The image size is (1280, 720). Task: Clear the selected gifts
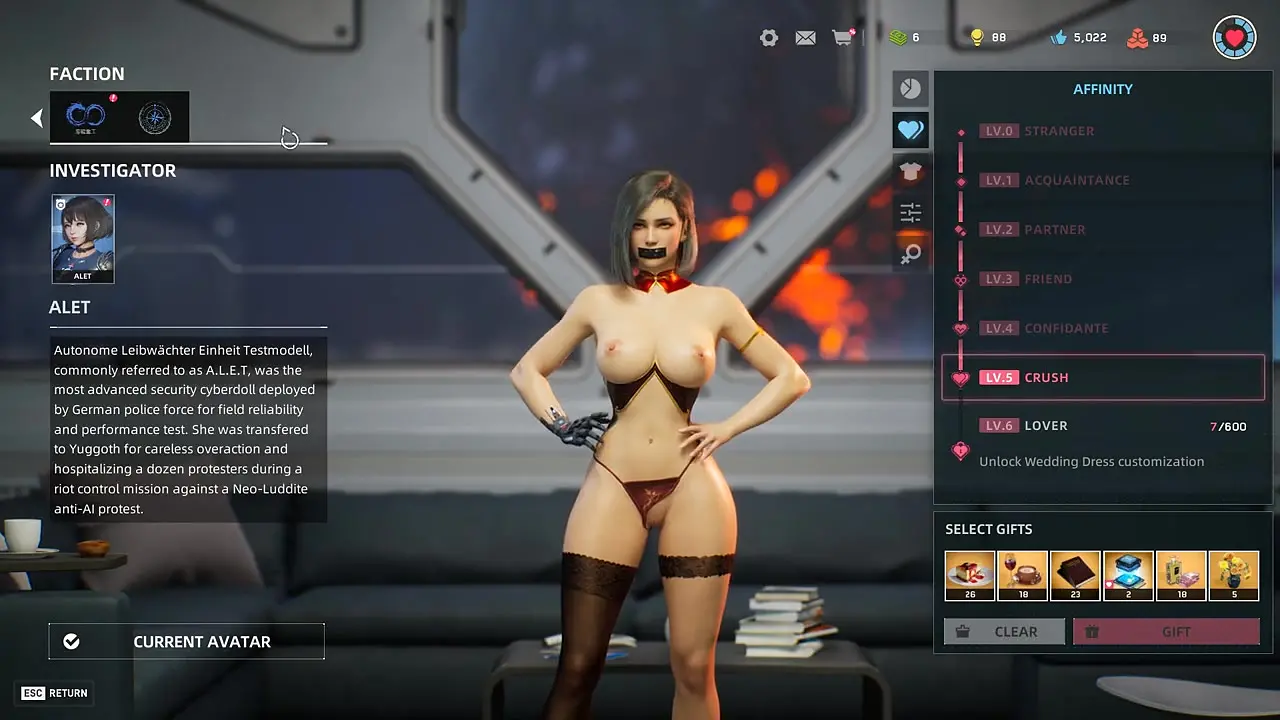pyautogui.click(x=1004, y=632)
